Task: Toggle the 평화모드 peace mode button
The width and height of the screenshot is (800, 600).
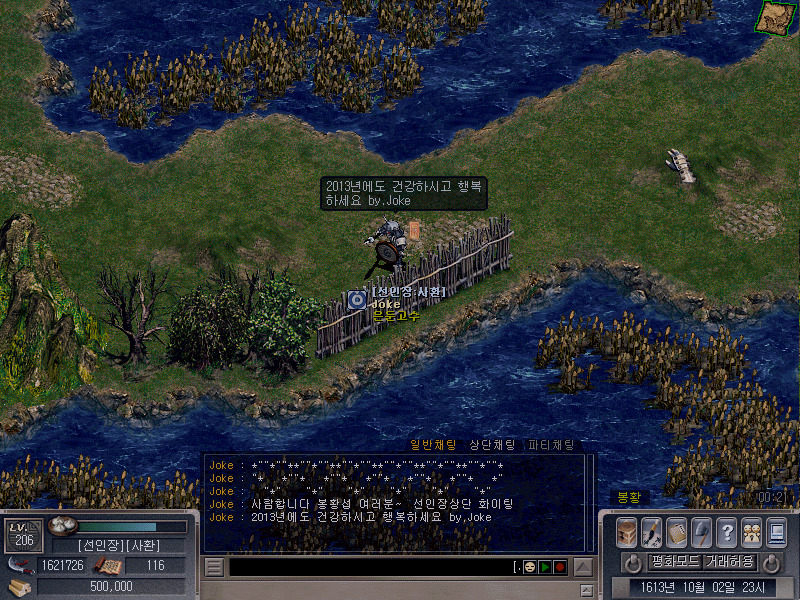Action: click(x=674, y=561)
